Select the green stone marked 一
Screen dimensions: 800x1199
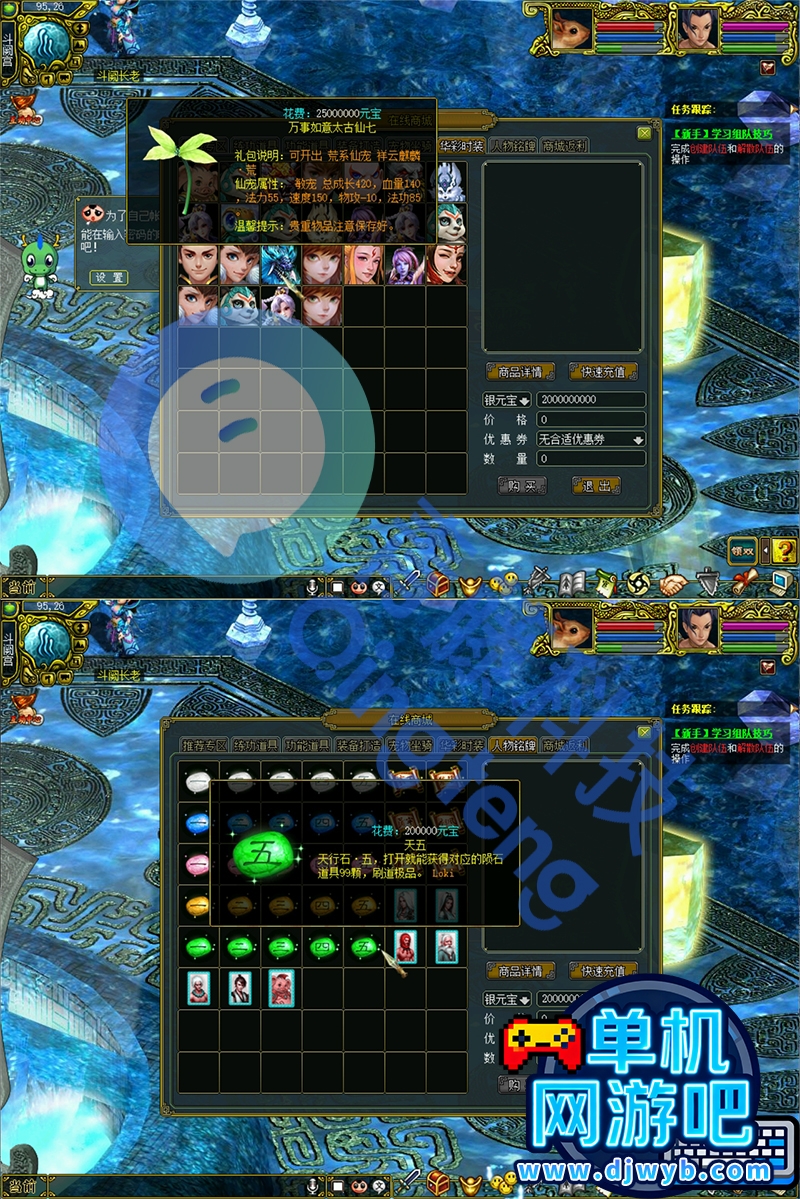coord(198,946)
